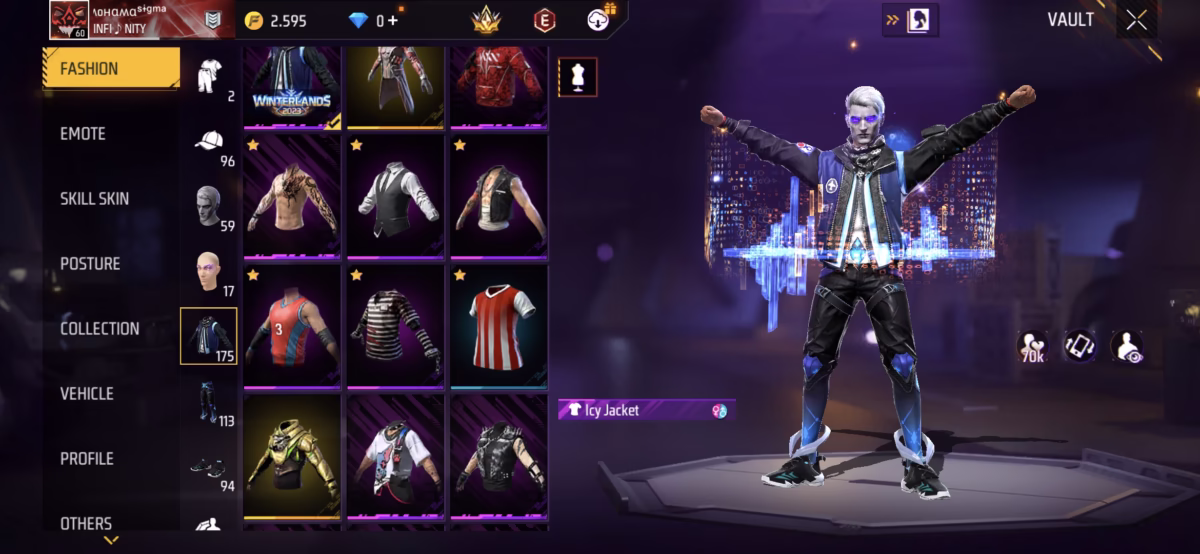Select the Posture category
1200x554 pixels.
pyautogui.click(x=90, y=264)
